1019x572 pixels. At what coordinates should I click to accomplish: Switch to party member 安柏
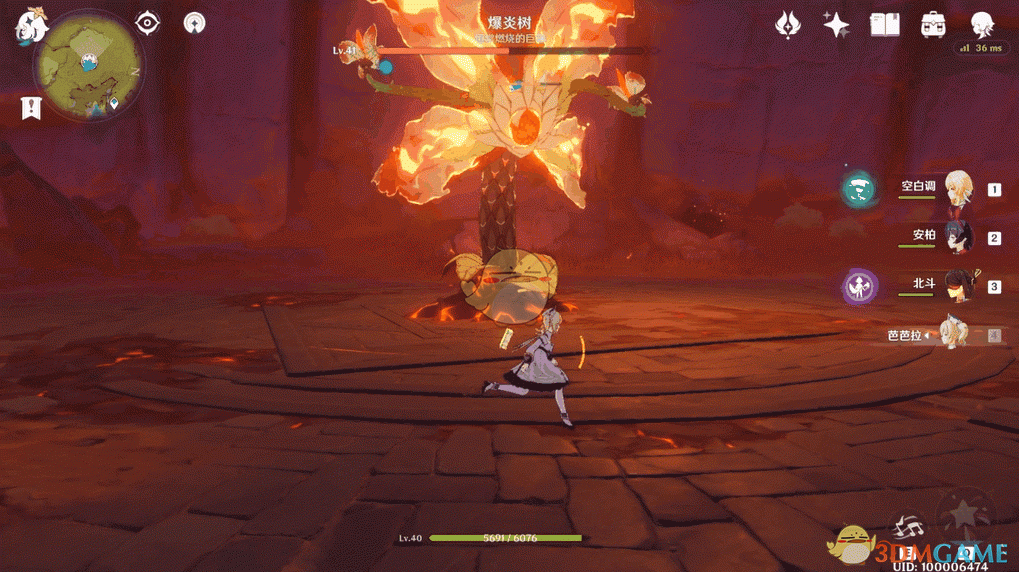point(958,238)
